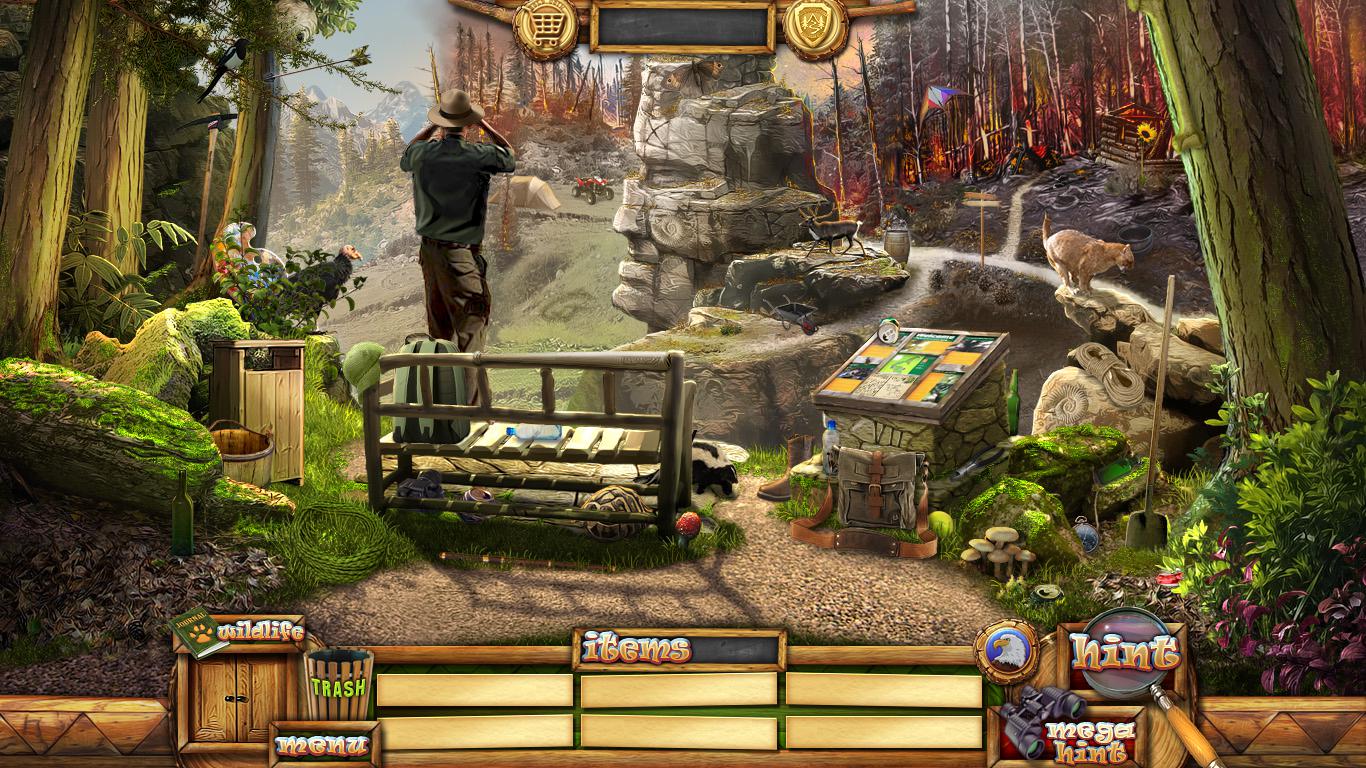Click the trash can bin
This screenshot has width=1366, height=768.
340,684
